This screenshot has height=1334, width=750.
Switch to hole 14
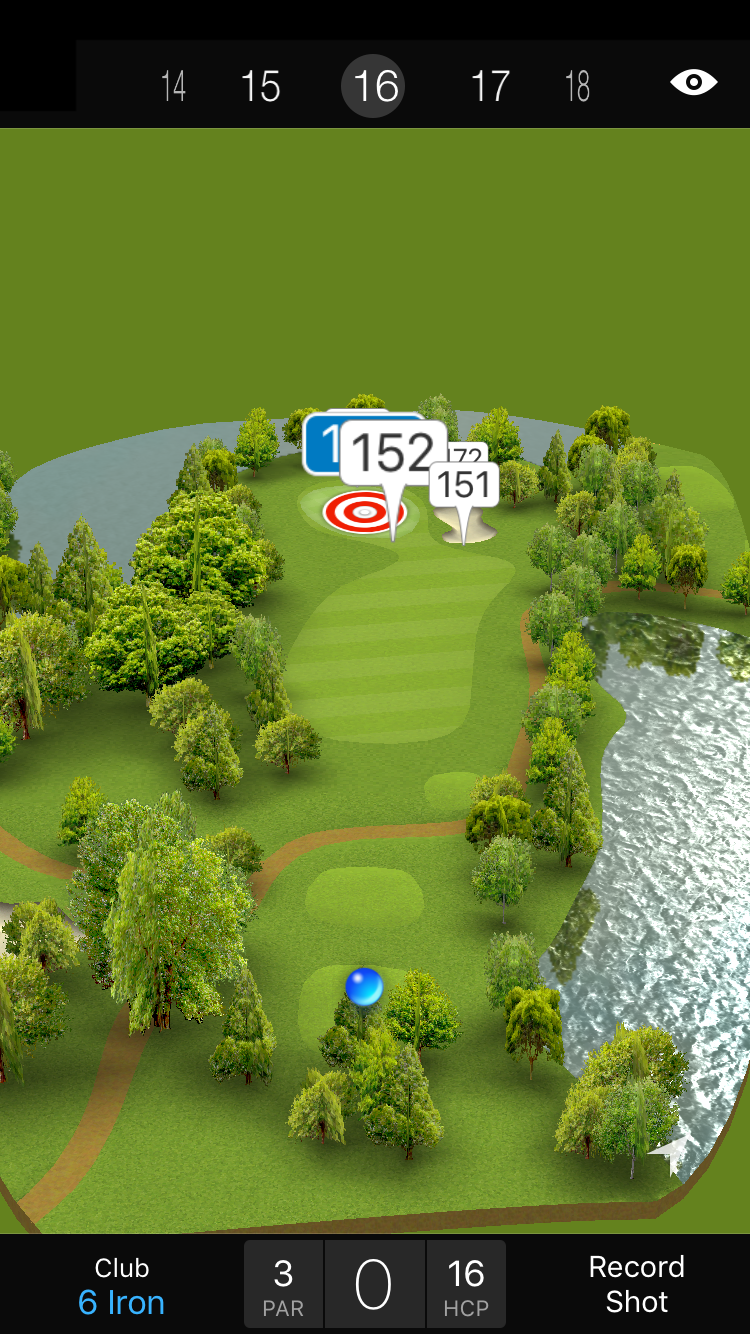click(174, 86)
